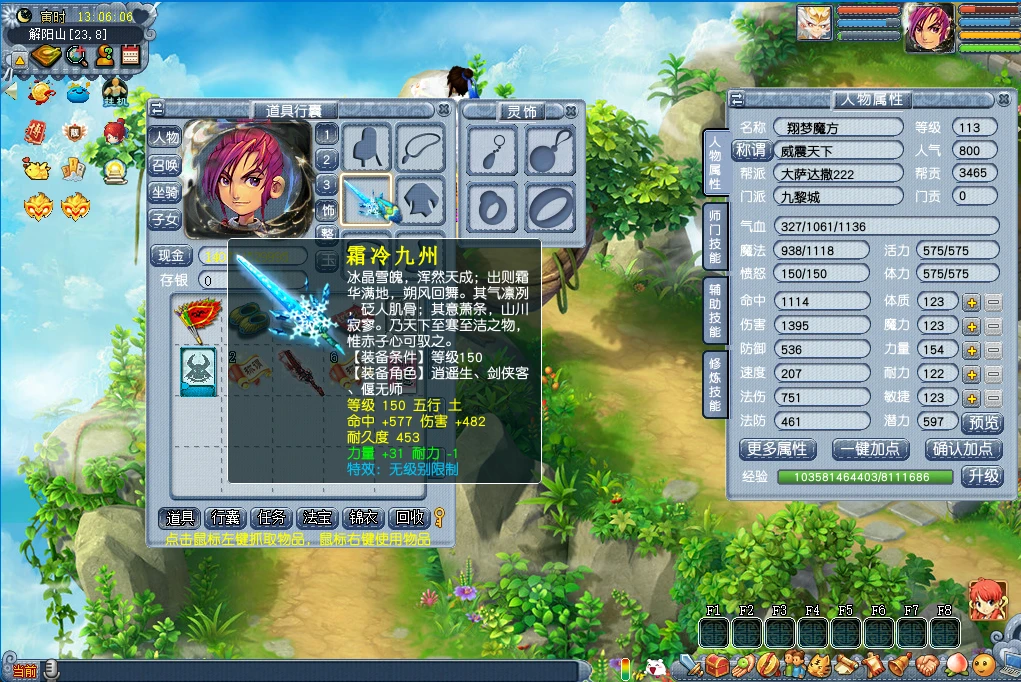Screen dimensions: 1021x682
Task: Click the 回收 recycle button
Action: click(x=410, y=518)
